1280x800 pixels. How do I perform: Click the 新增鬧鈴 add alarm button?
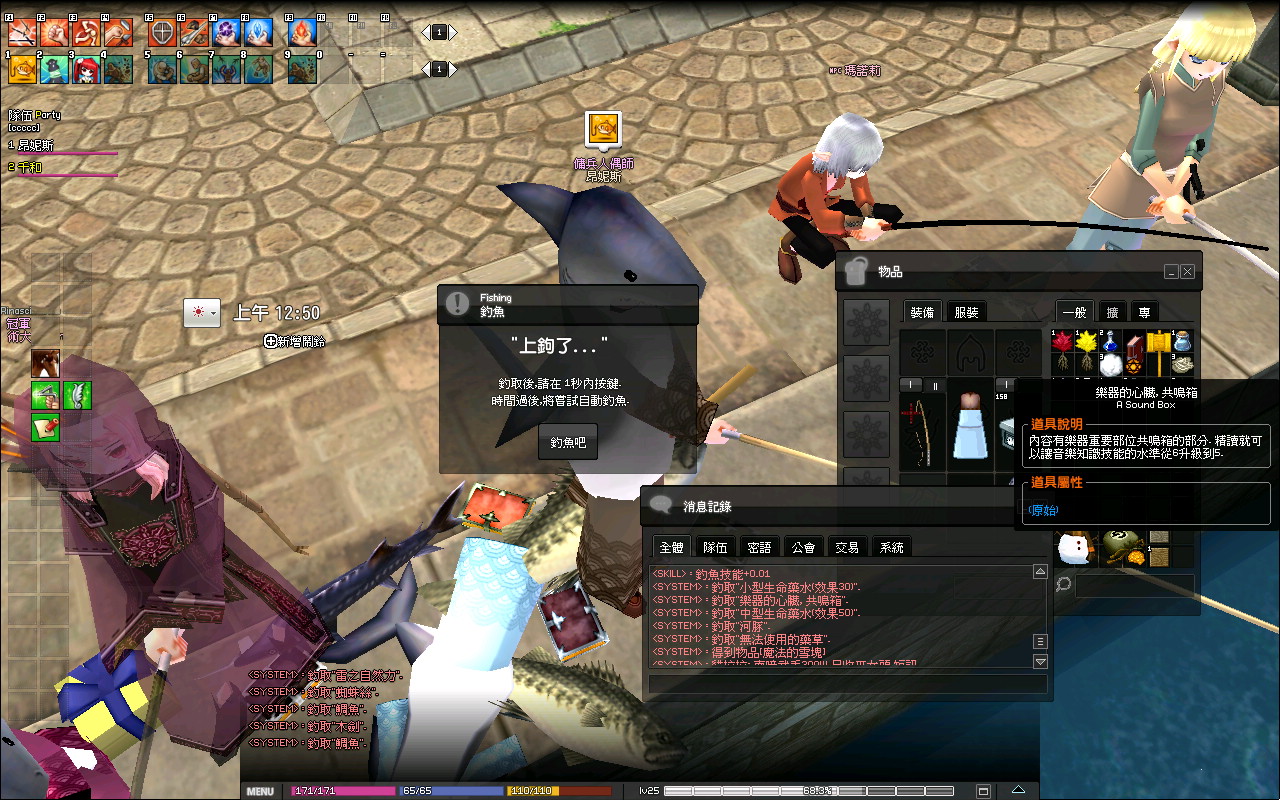(x=295, y=341)
